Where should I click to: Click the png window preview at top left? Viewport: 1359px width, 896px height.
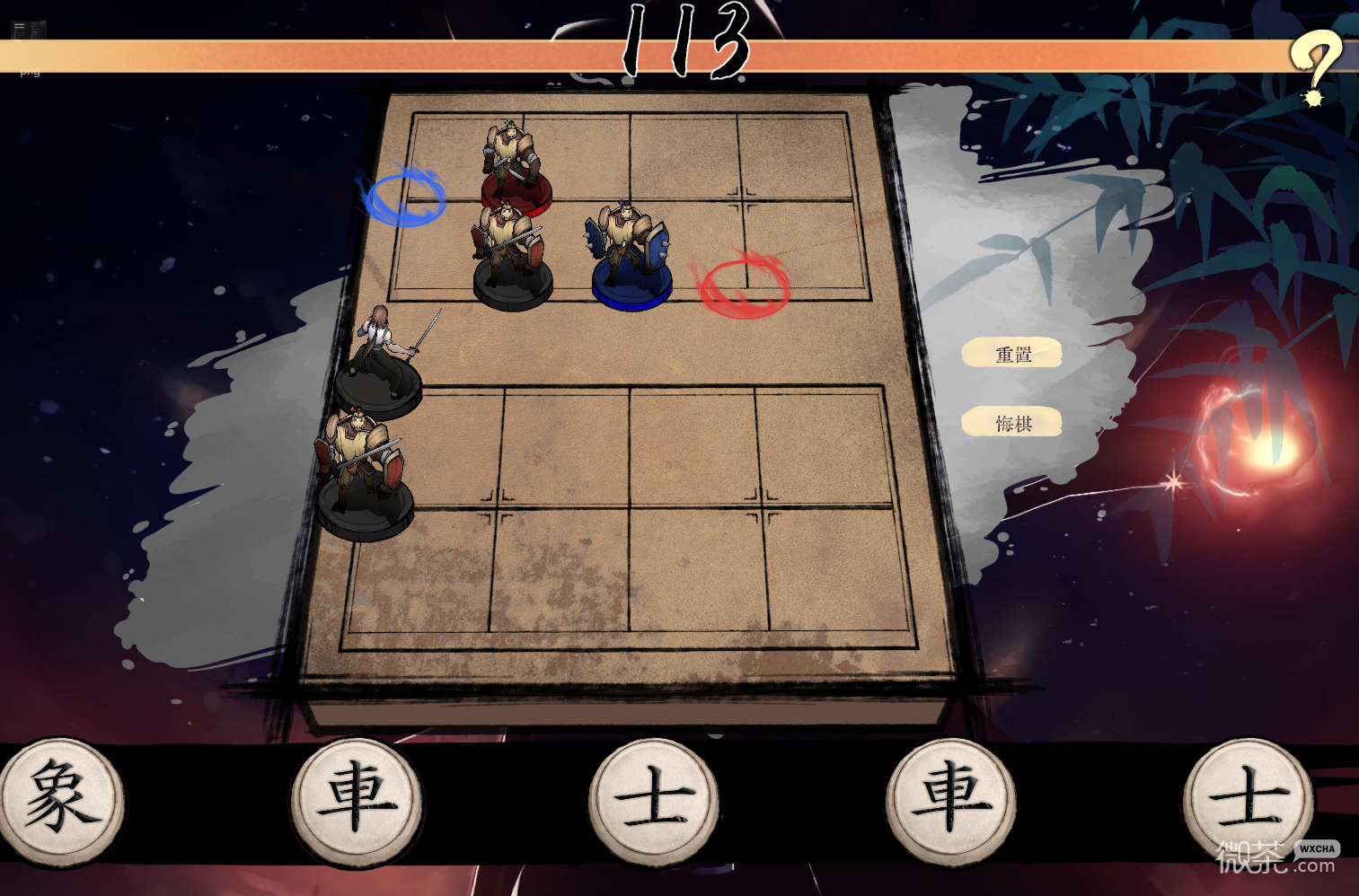[28, 30]
